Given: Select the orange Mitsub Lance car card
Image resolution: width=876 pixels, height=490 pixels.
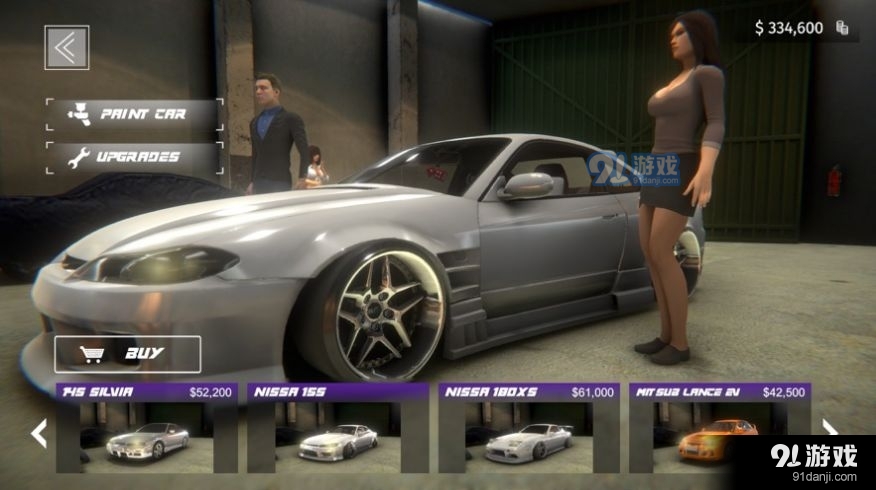Looking at the screenshot, I should (719, 428).
